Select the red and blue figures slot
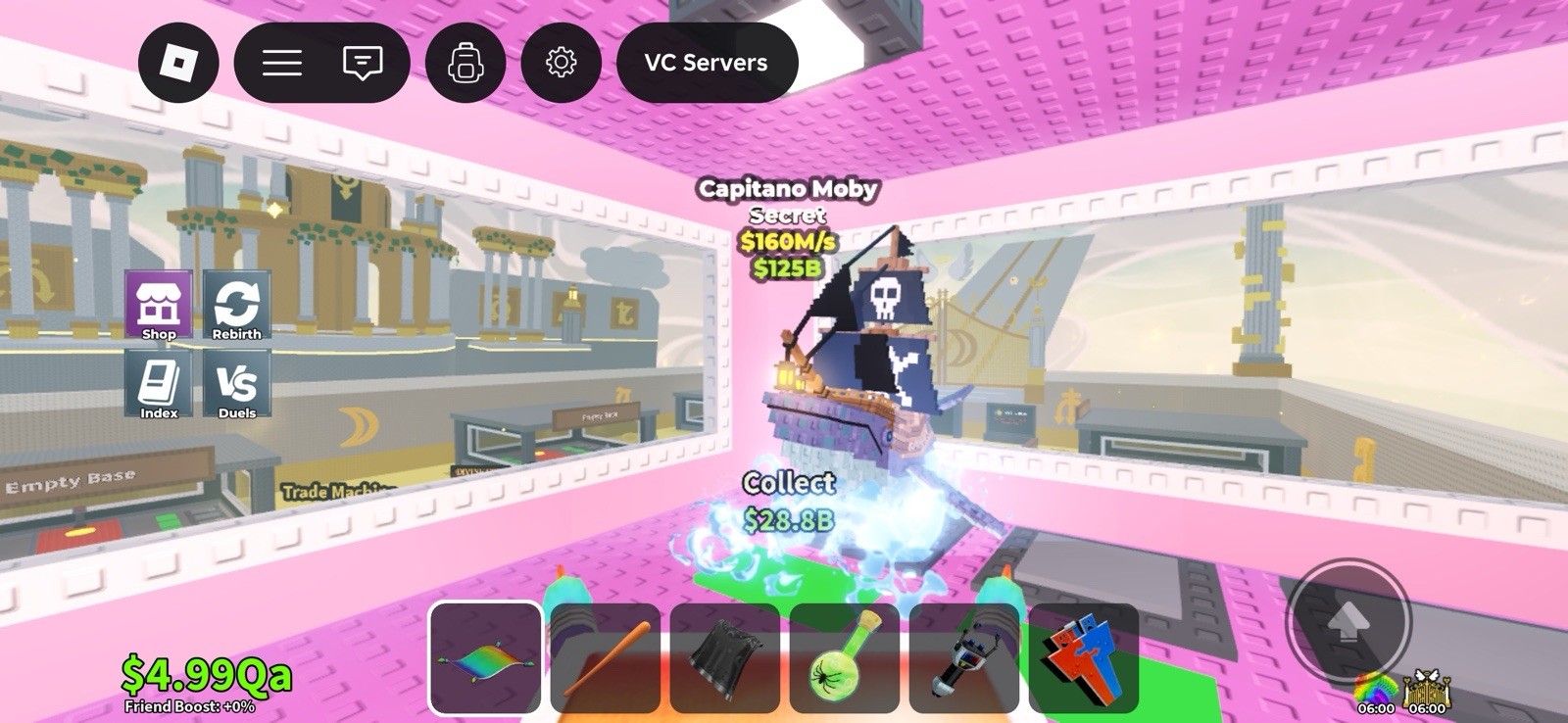This screenshot has height=723, width=1568. (1084, 657)
